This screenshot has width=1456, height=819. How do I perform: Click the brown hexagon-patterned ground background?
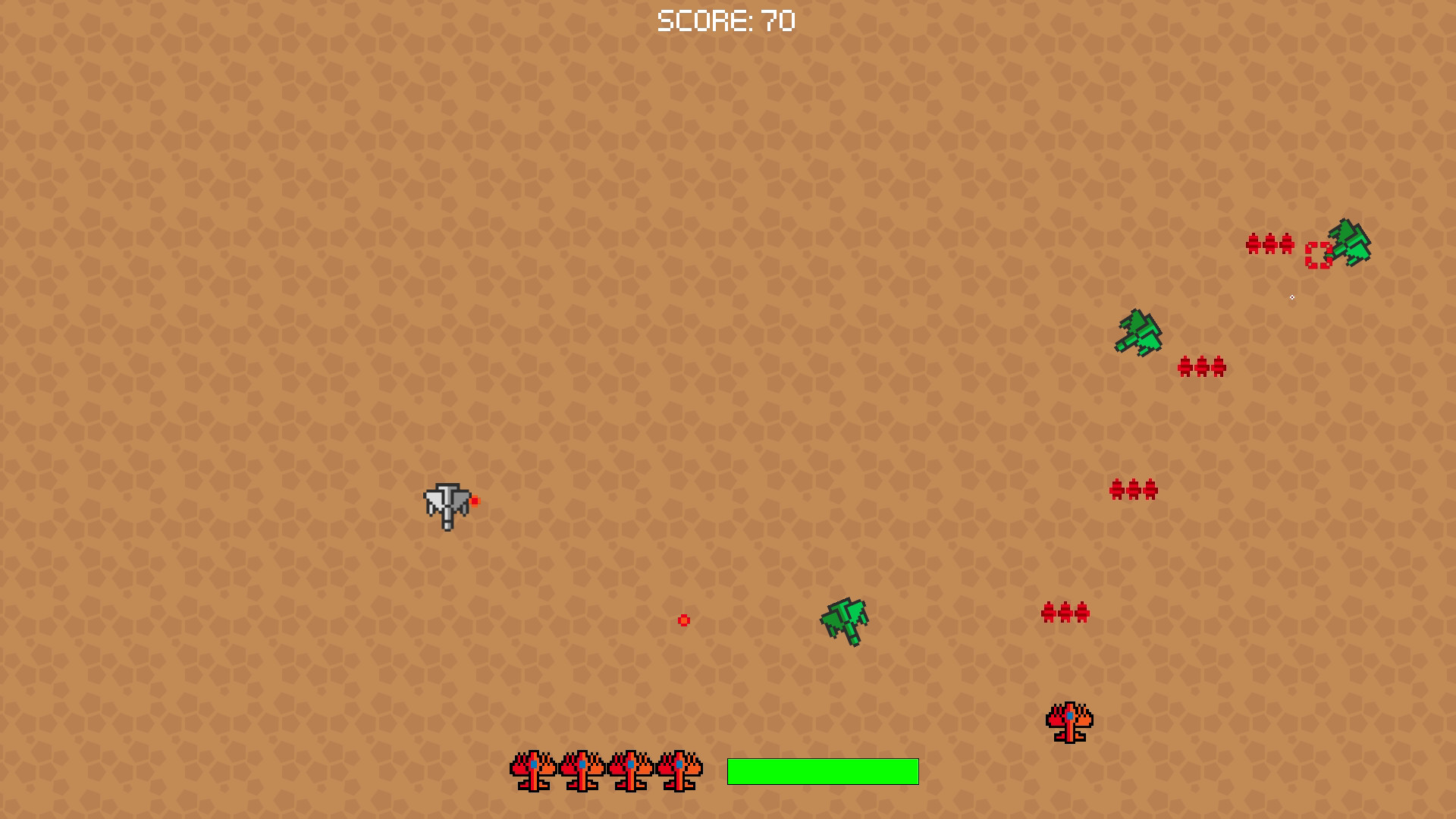point(227,303)
